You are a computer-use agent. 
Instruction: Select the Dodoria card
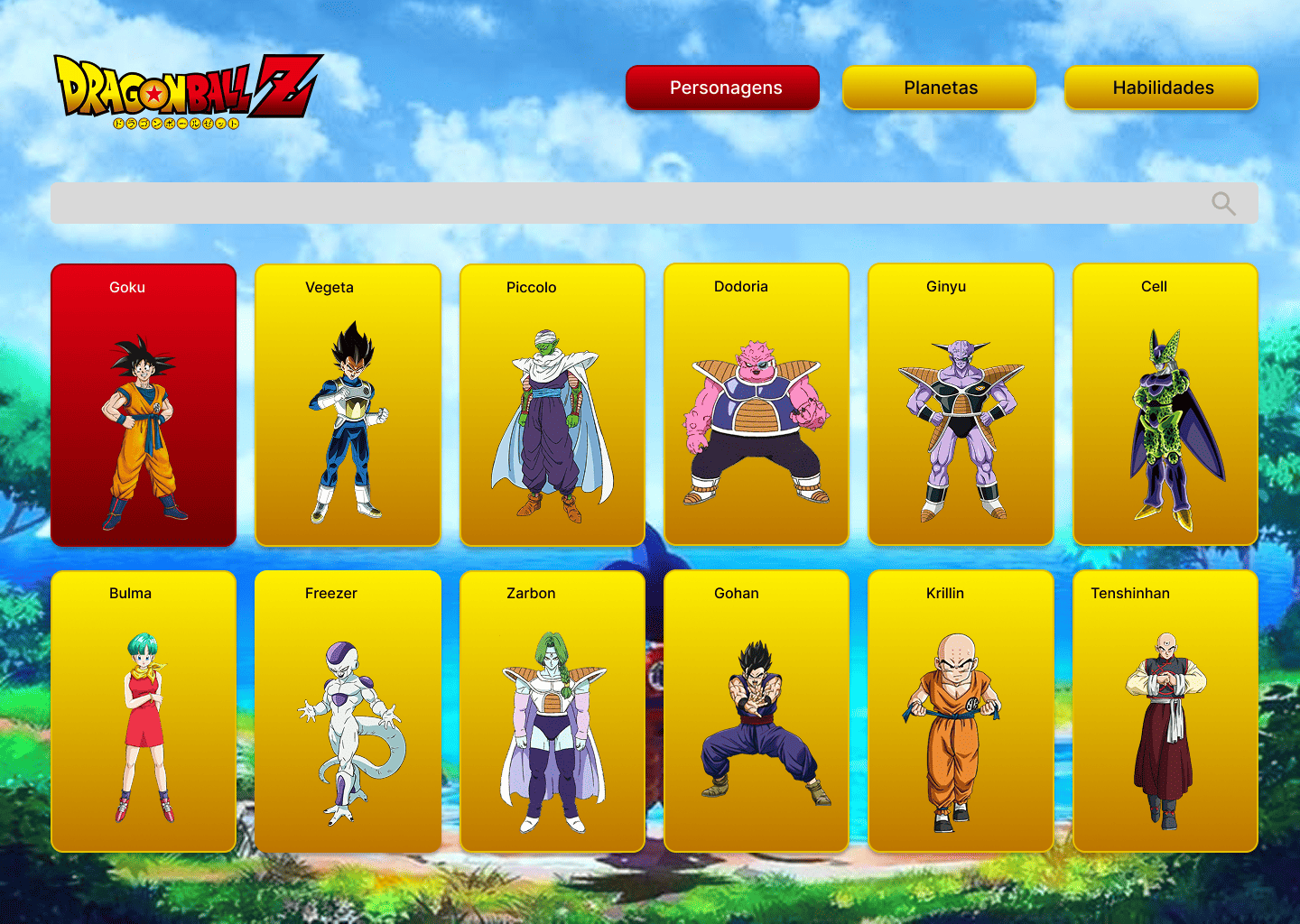pyautogui.click(x=756, y=404)
